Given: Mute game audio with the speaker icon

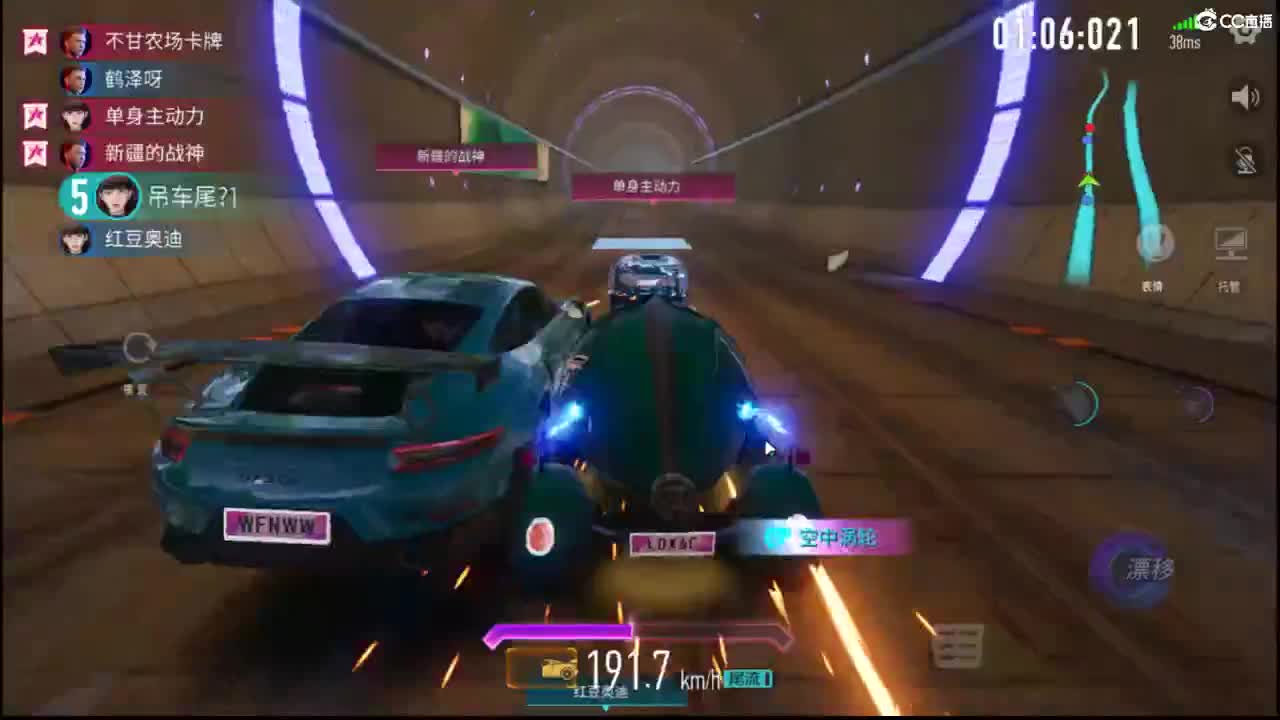Looking at the screenshot, I should [x=1243, y=96].
